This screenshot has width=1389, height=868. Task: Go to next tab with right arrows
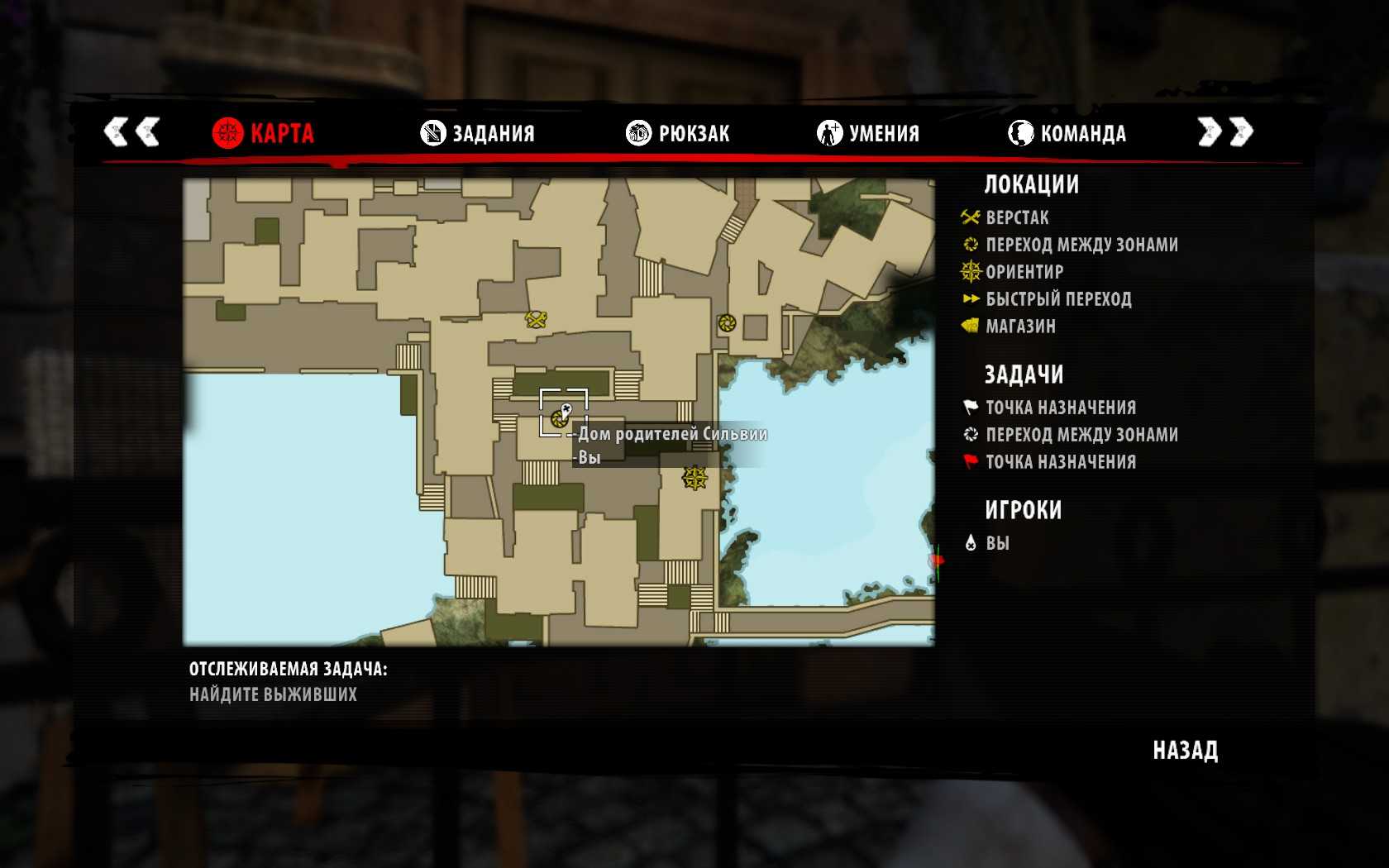tap(1225, 132)
